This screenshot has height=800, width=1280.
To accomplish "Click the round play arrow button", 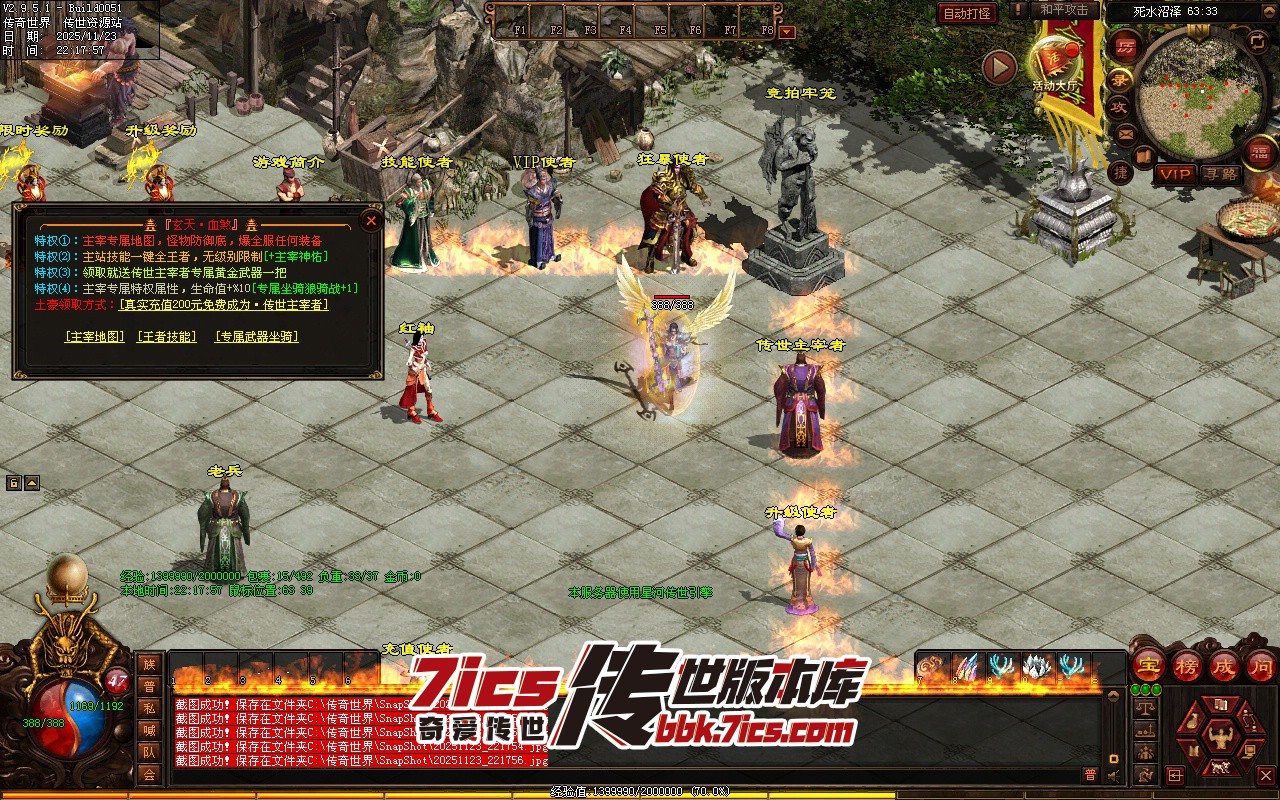I will click(999, 67).
